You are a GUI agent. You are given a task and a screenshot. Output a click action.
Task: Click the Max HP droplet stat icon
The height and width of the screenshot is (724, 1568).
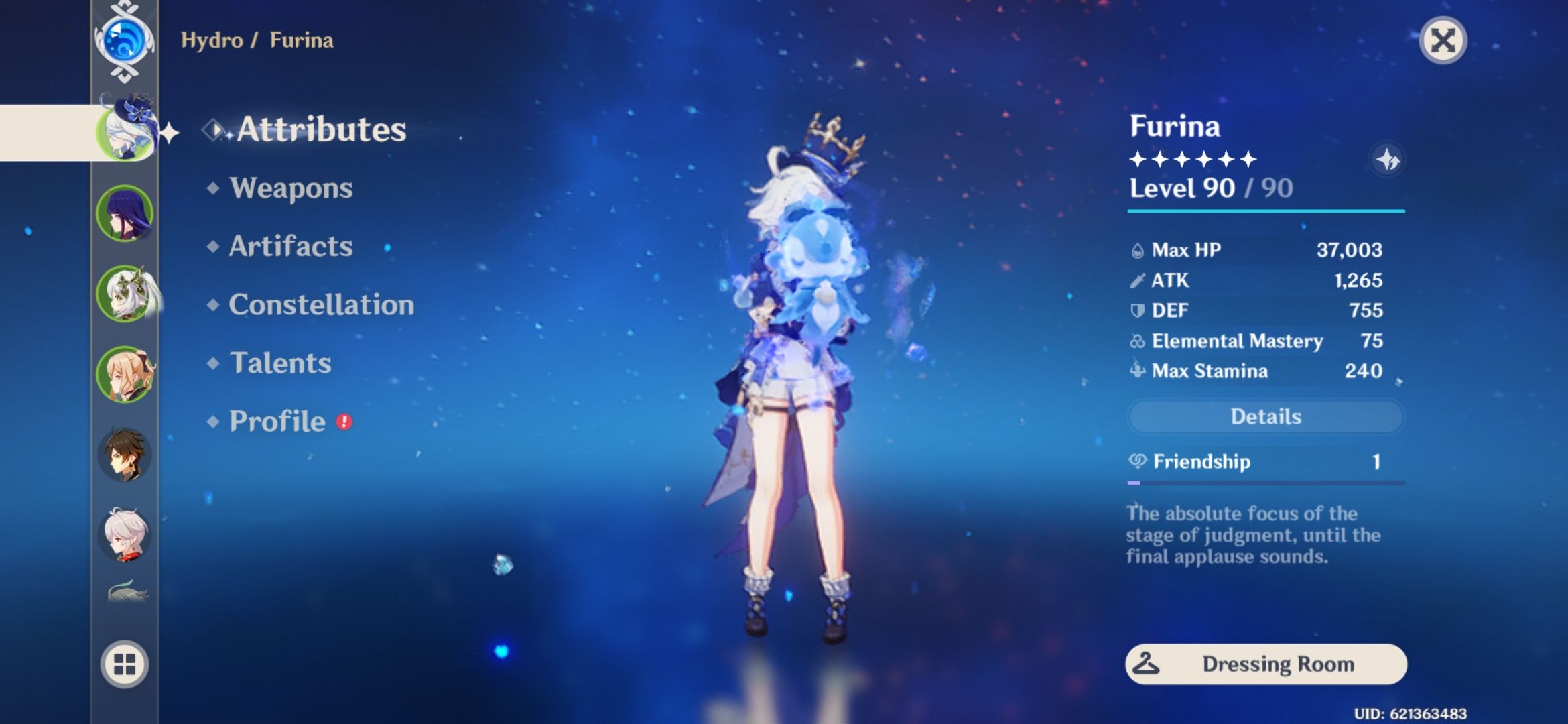click(x=1137, y=249)
